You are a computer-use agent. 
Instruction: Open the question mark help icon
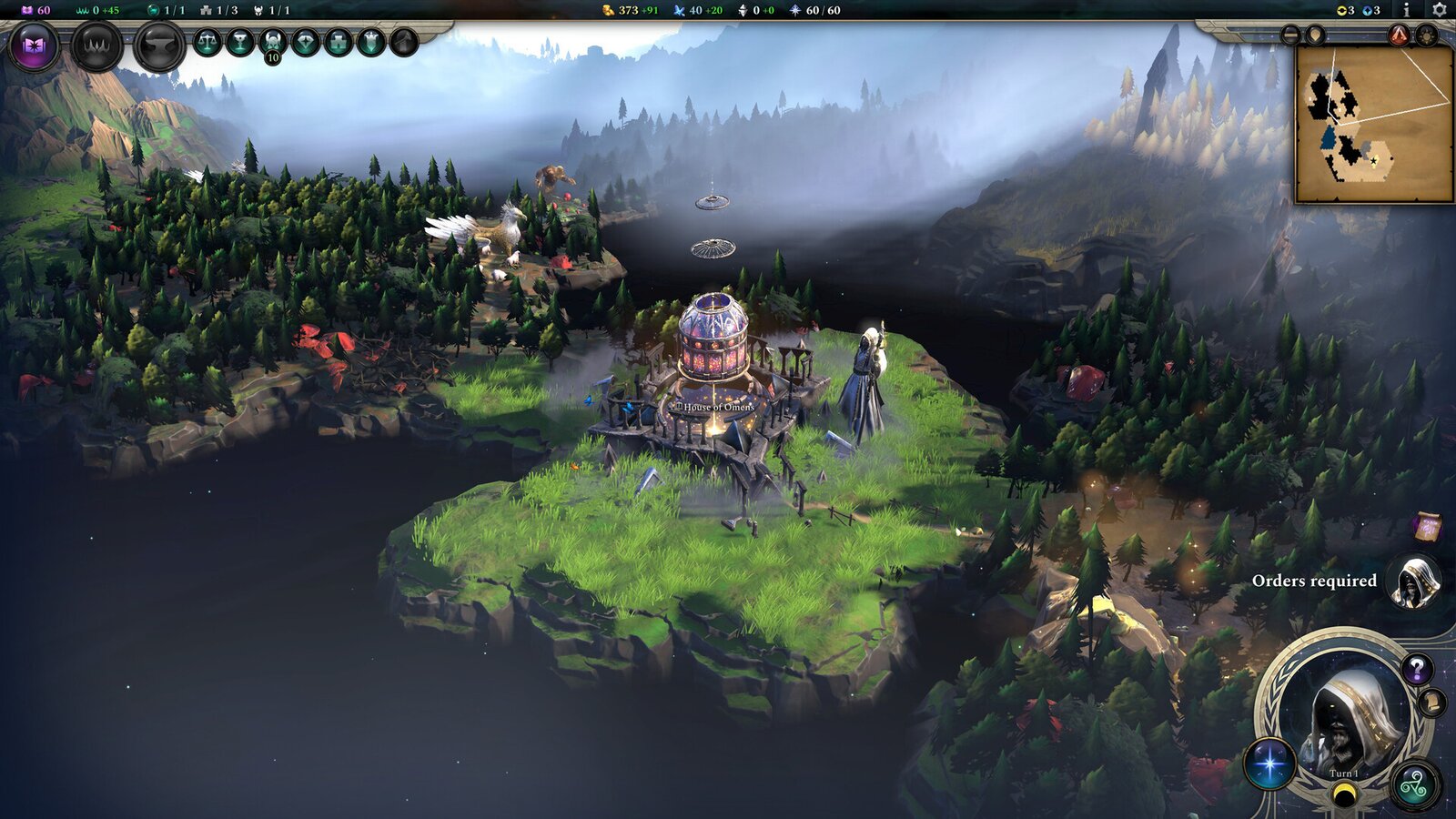tap(1417, 669)
